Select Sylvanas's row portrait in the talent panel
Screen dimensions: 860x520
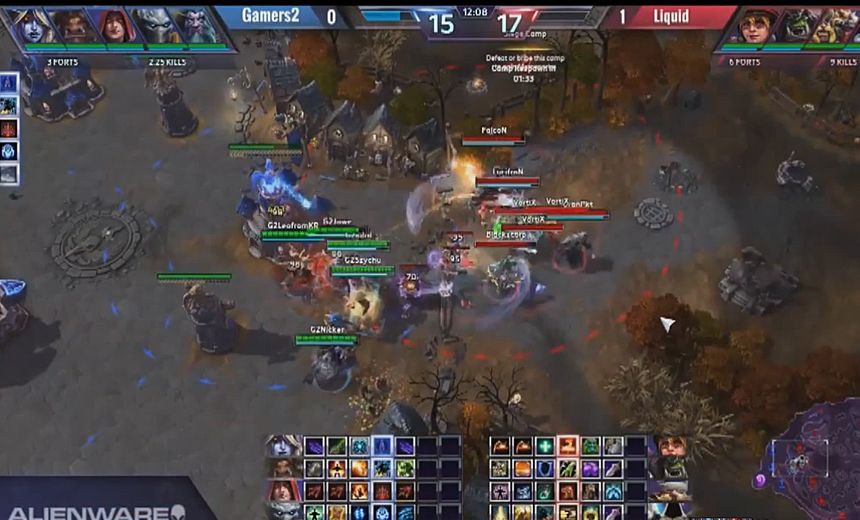[282, 446]
